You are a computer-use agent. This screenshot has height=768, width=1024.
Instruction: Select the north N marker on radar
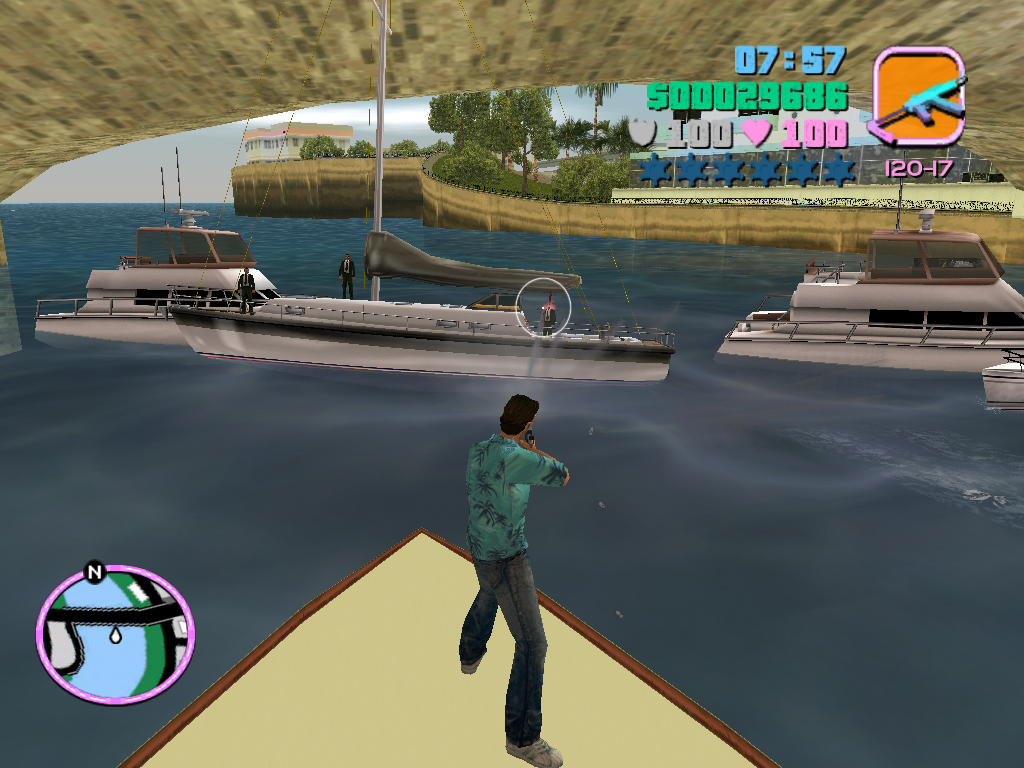coord(95,573)
